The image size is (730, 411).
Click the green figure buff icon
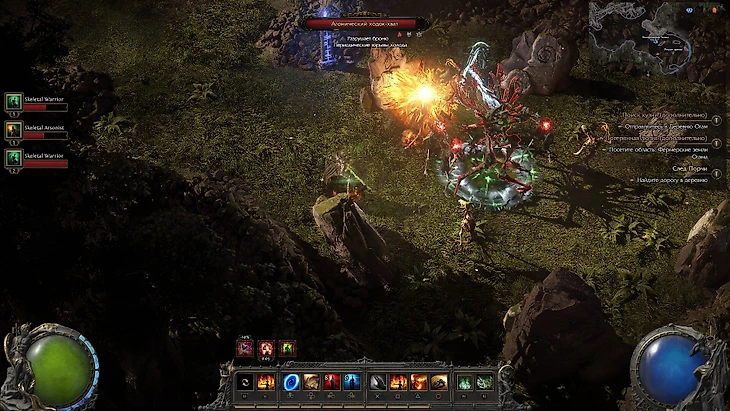point(288,348)
